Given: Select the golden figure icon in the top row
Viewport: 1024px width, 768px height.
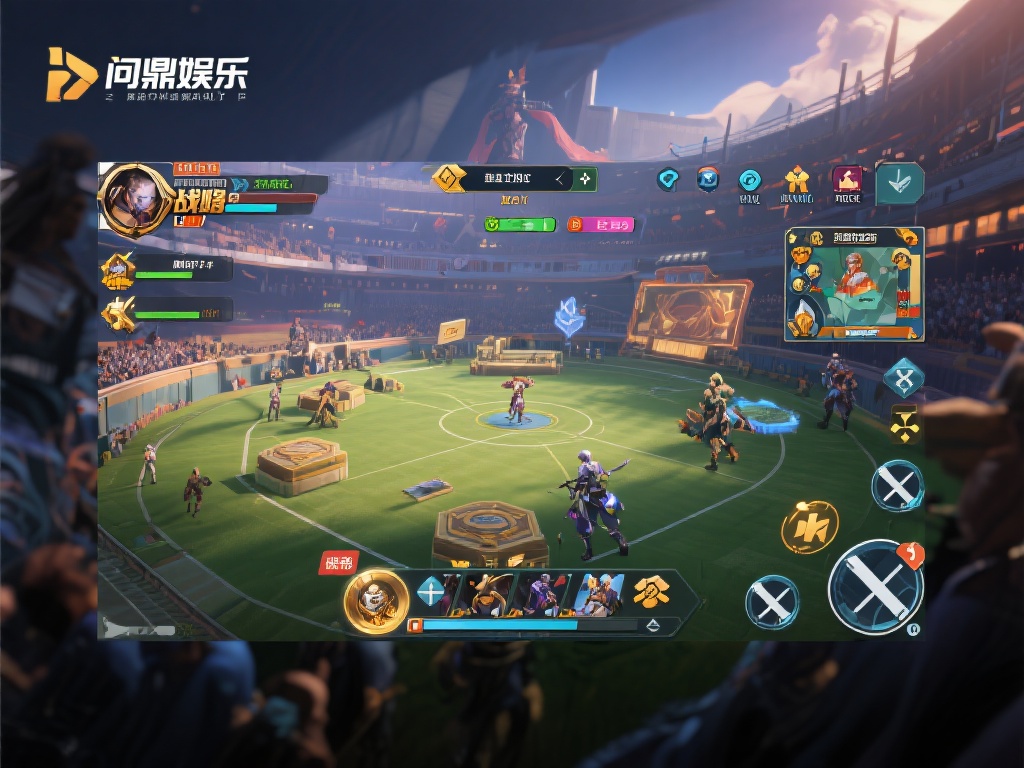Looking at the screenshot, I should point(796,180).
